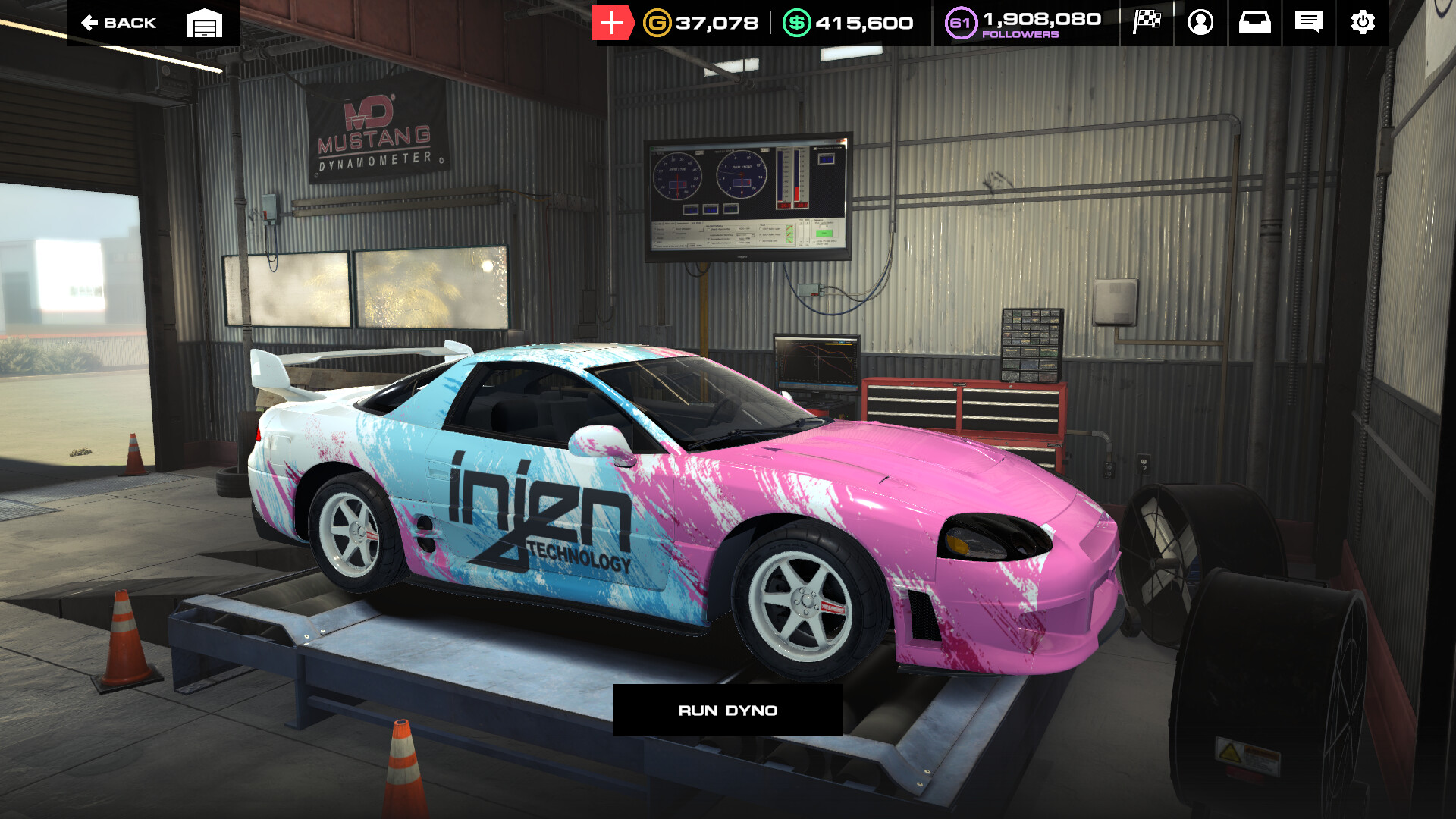Click the gold coin currency icon
This screenshot has height=819, width=1456.
coord(656,23)
